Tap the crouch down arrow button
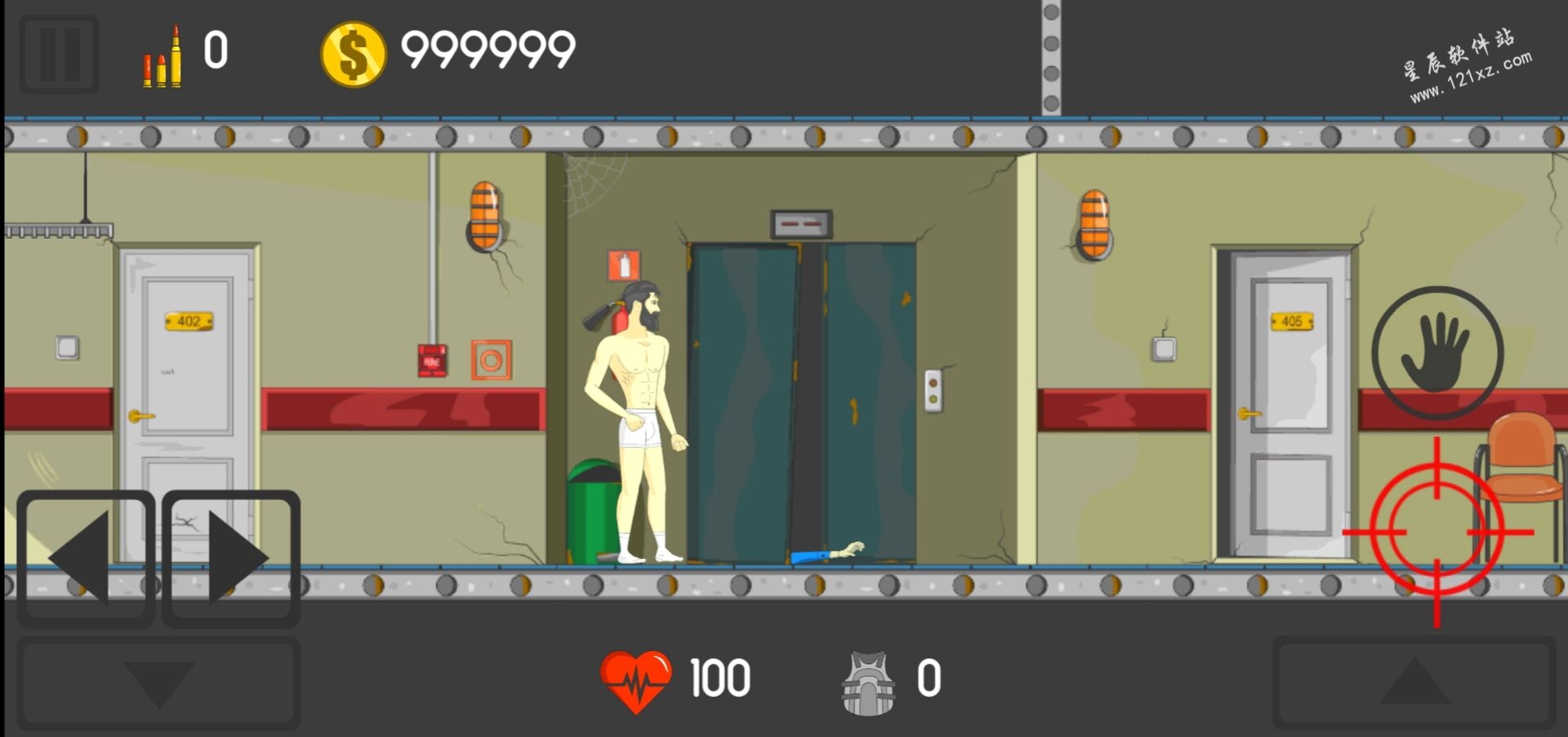1568x737 pixels. point(158,684)
